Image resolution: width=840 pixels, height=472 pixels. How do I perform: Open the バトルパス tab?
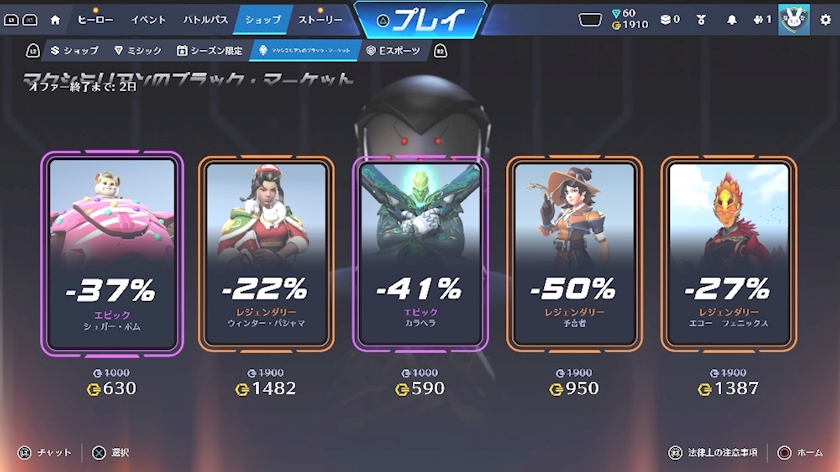[206, 19]
